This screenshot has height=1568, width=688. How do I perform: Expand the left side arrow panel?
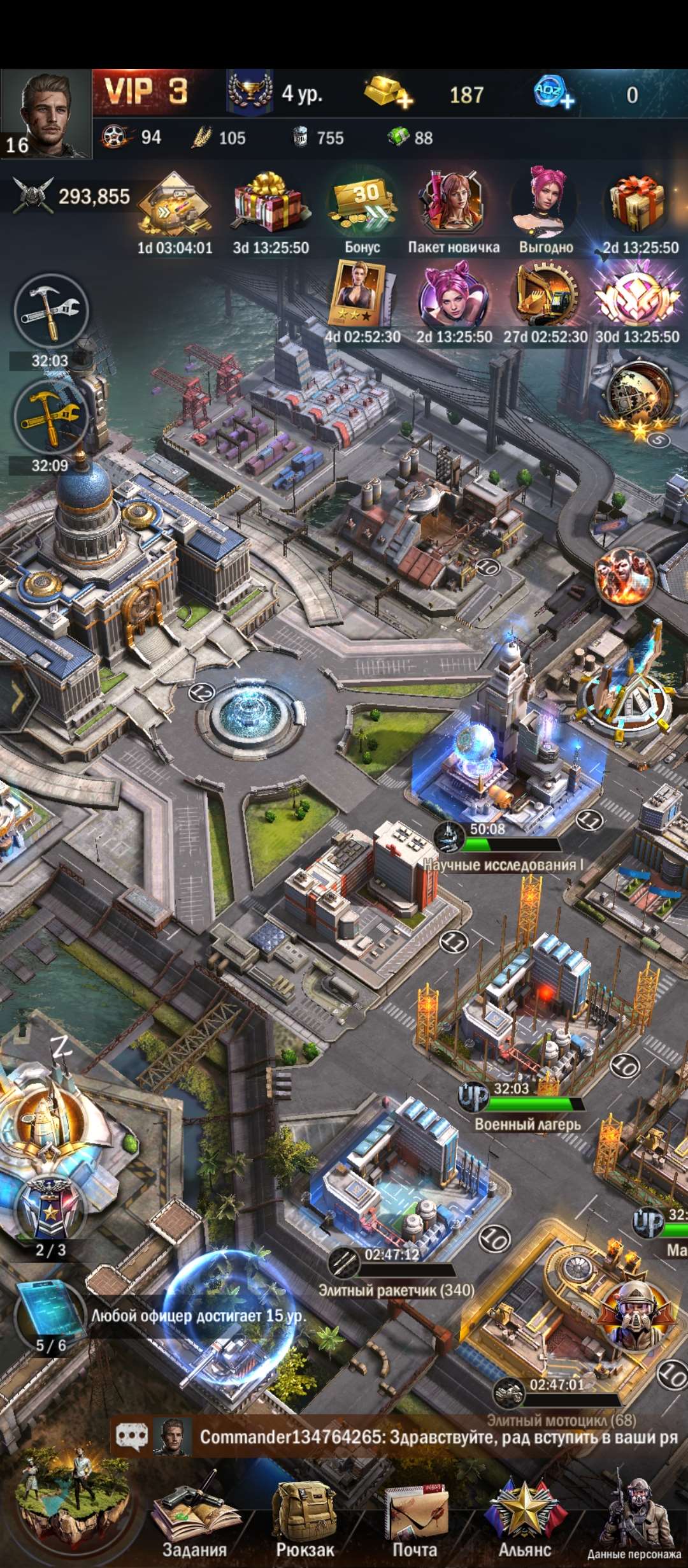[x=17, y=697]
